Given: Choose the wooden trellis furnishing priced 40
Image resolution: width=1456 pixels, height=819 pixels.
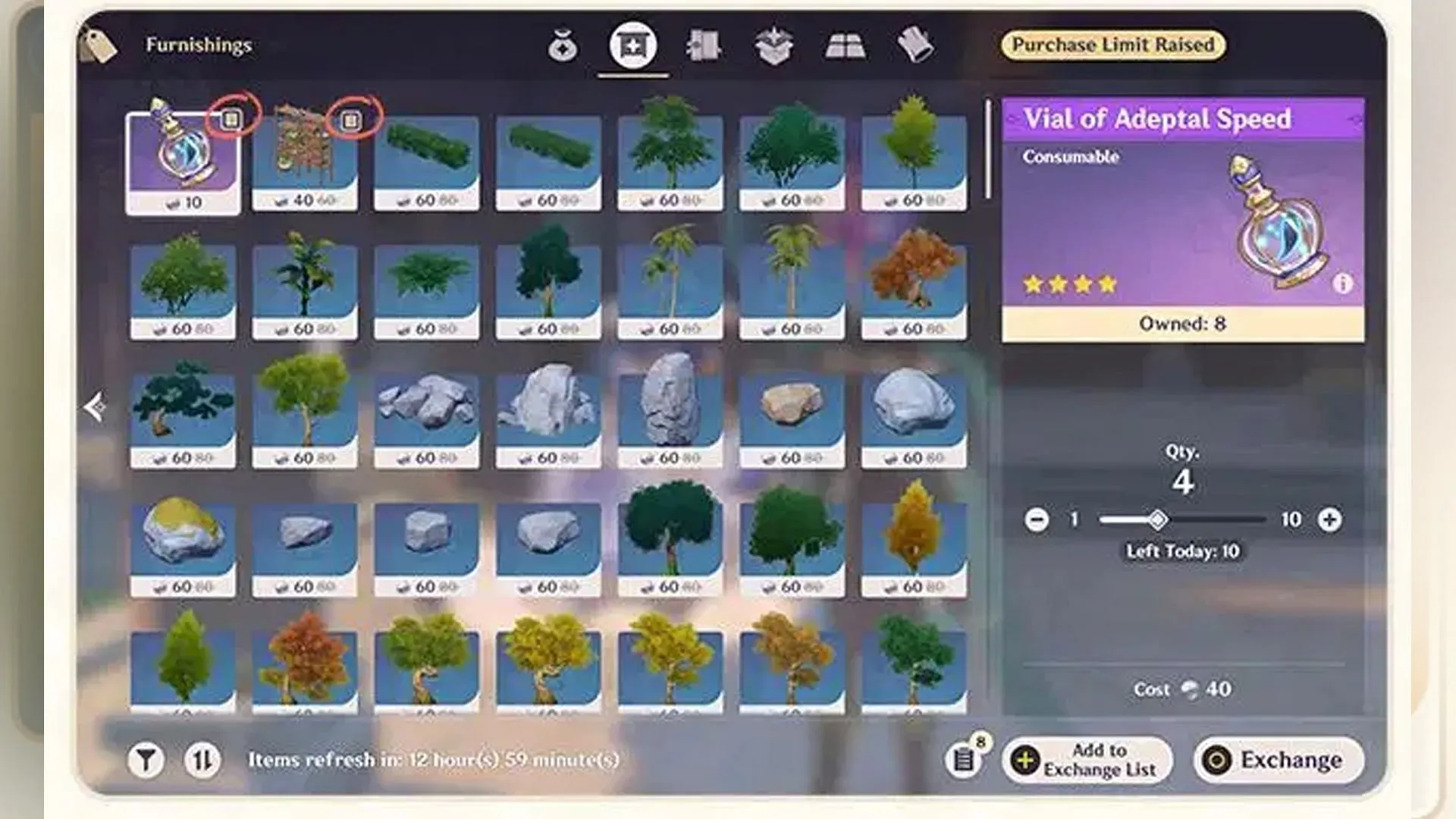Looking at the screenshot, I should tap(304, 159).
